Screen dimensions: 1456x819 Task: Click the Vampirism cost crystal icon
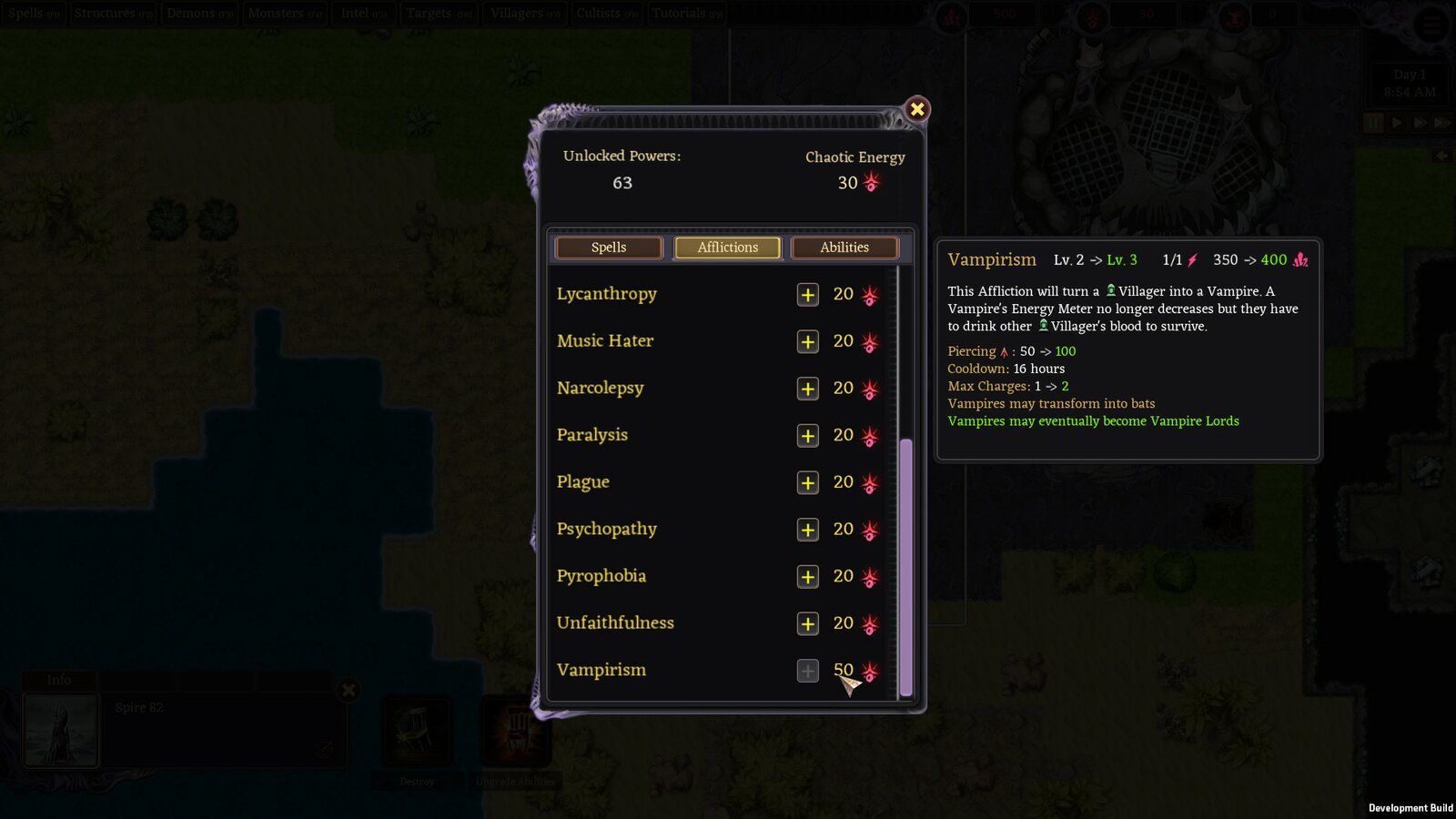(x=870, y=671)
